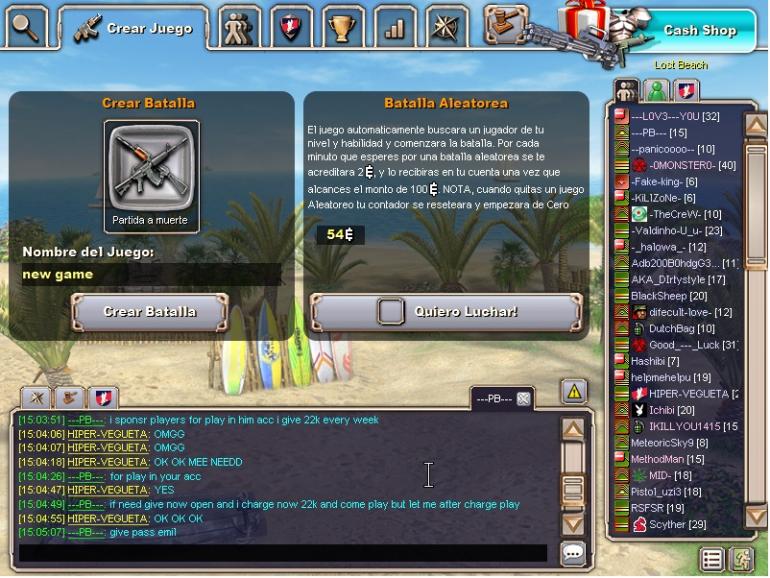
Task: Click the Nombre del Juego text field
Action: 150,274
